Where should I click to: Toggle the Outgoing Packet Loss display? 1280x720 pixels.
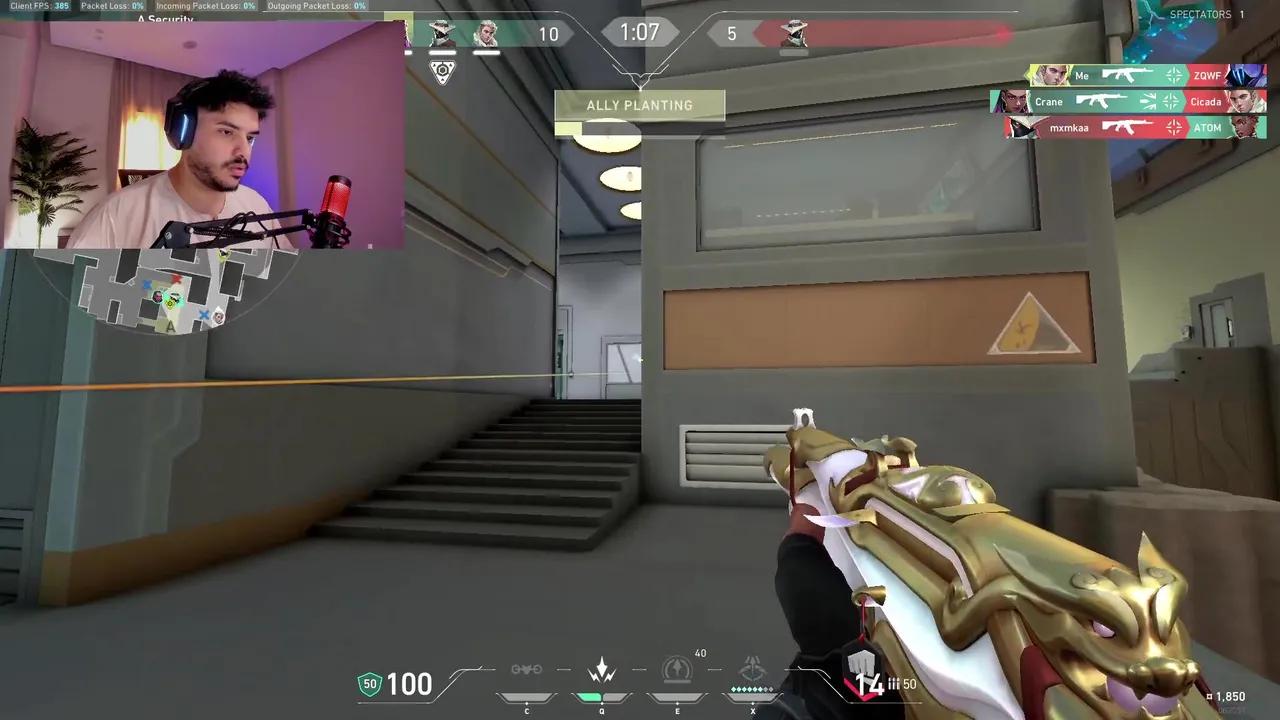click(316, 6)
